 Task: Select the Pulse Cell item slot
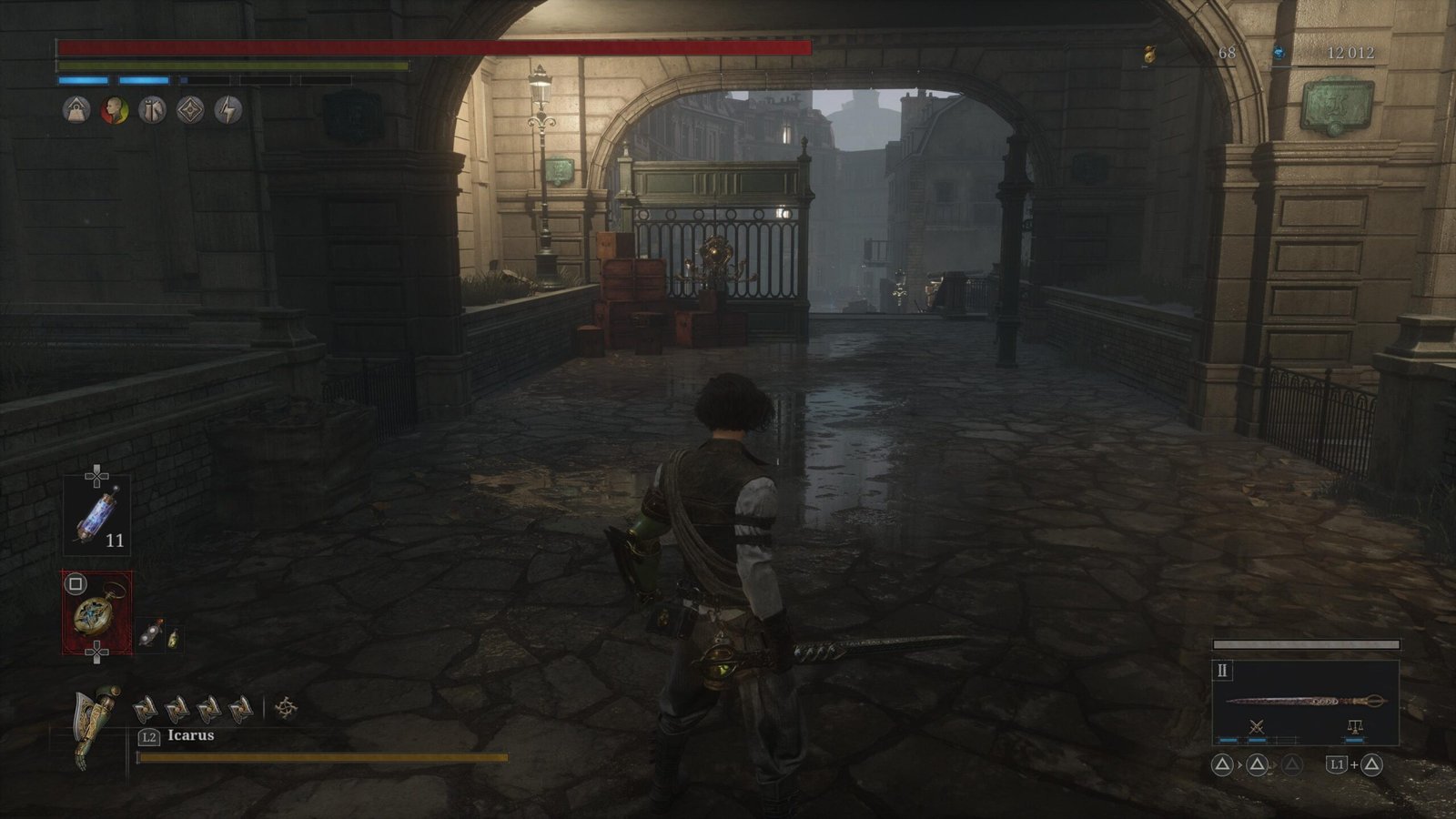pos(96,516)
